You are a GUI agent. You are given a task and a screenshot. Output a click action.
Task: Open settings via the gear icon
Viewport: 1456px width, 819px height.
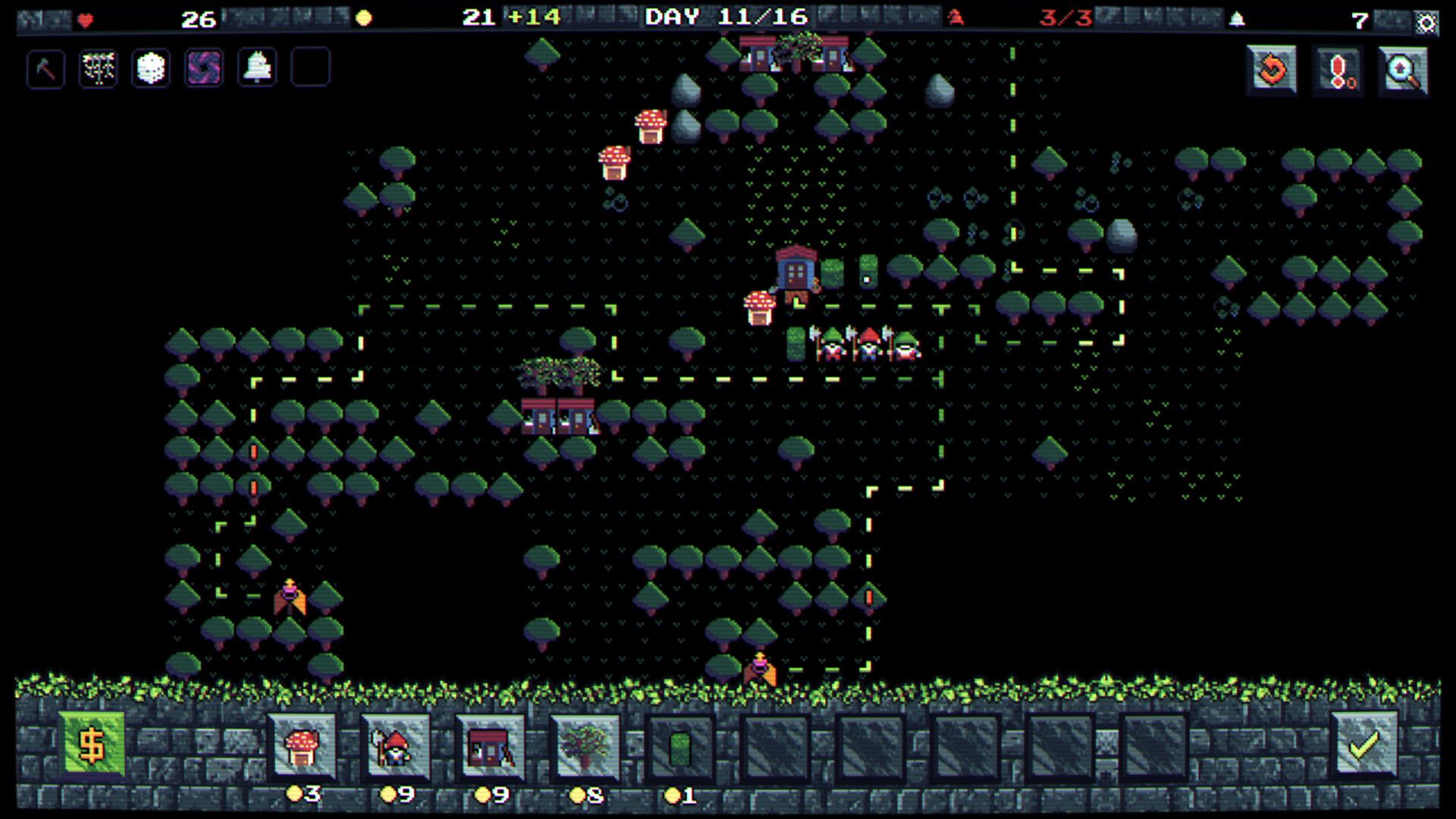pos(1426,23)
